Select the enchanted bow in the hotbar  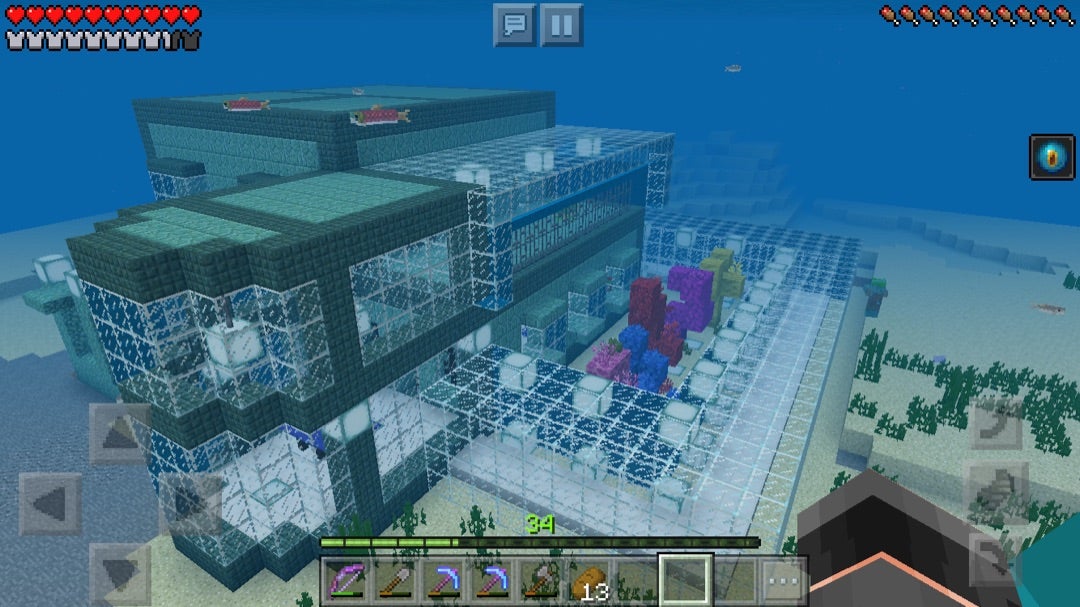pyautogui.click(x=344, y=580)
